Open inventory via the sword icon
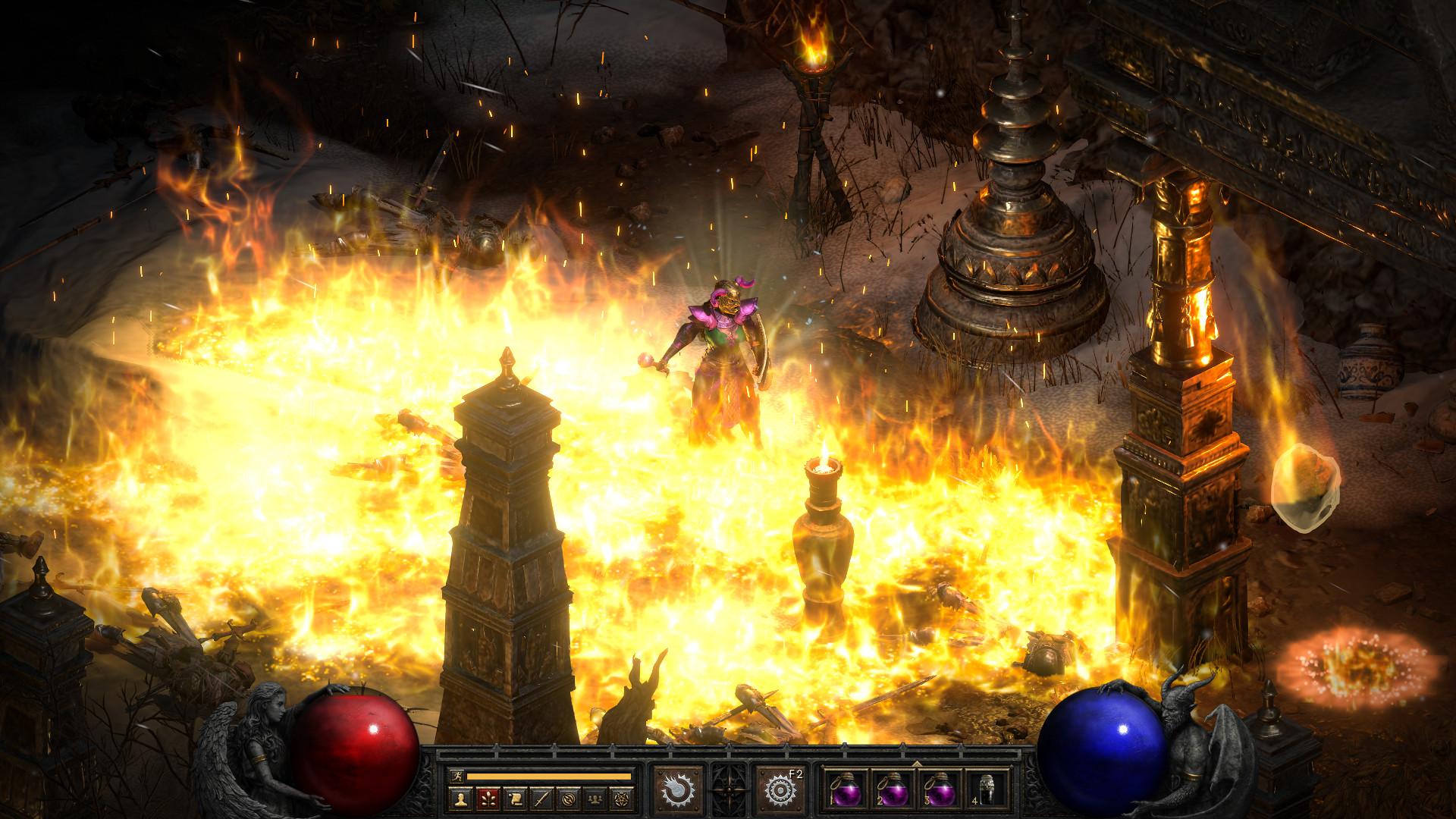 tap(541, 799)
